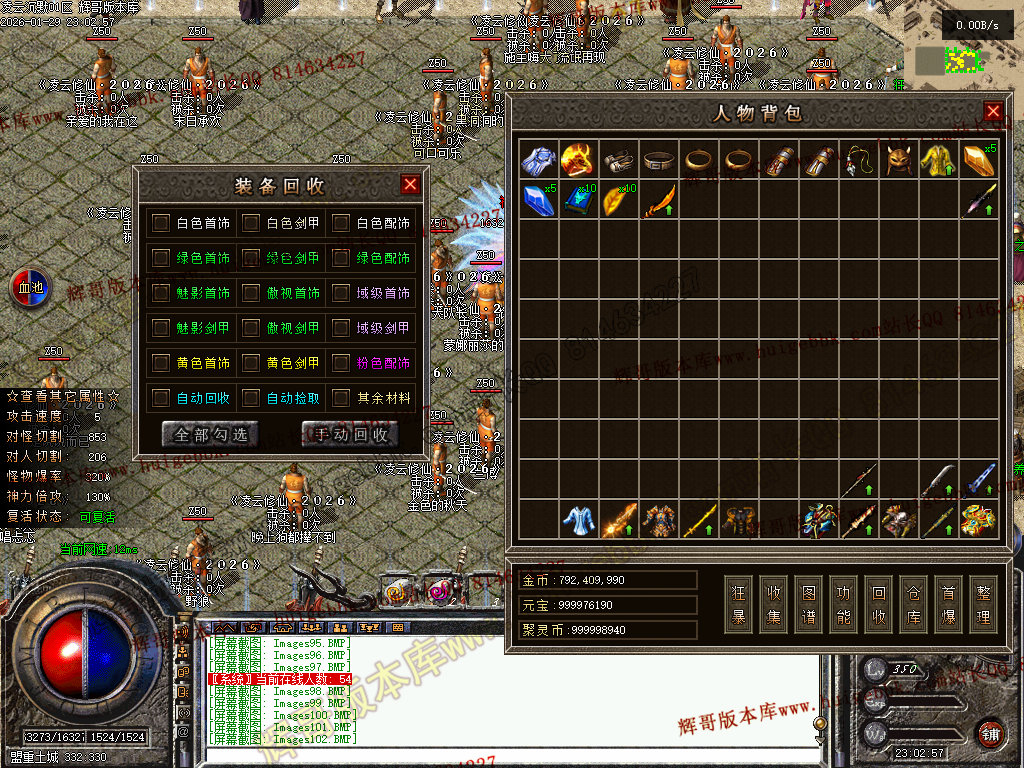This screenshot has height=768, width=1024.
Task: Tick the 其余材料 checkbox
Action: (x=341, y=398)
